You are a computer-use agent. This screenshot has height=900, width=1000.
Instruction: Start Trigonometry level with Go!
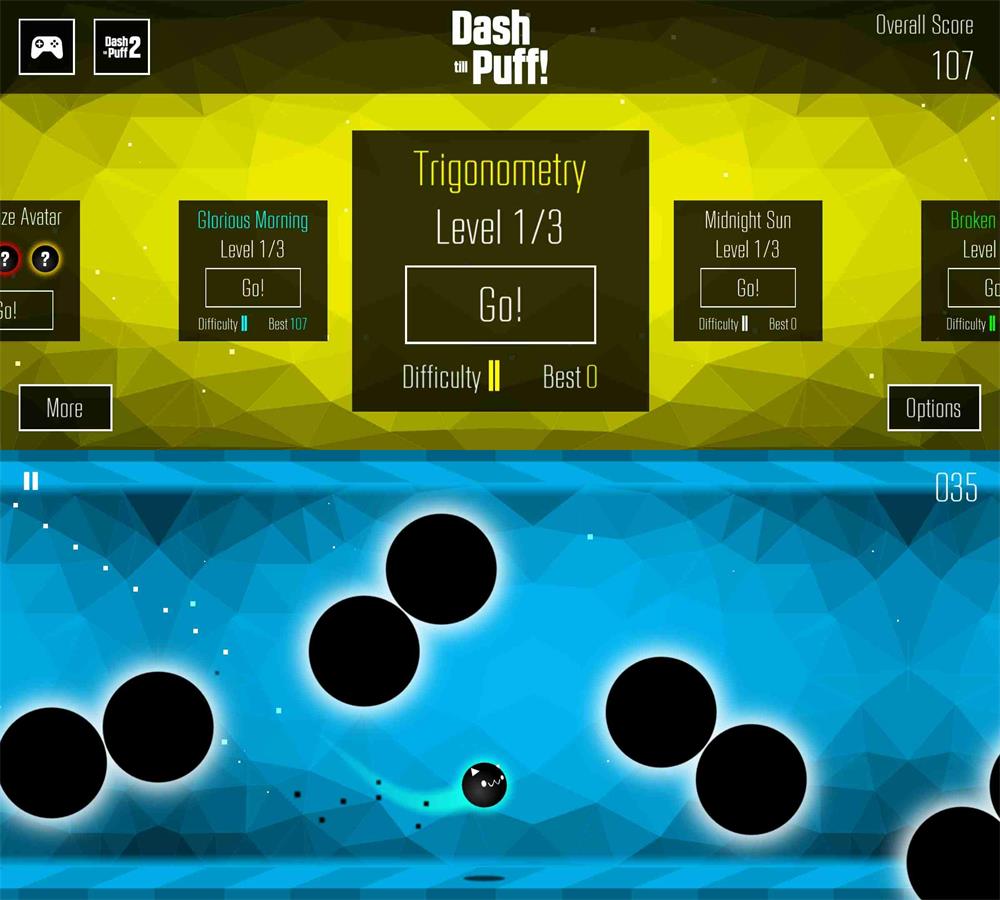coord(500,305)
